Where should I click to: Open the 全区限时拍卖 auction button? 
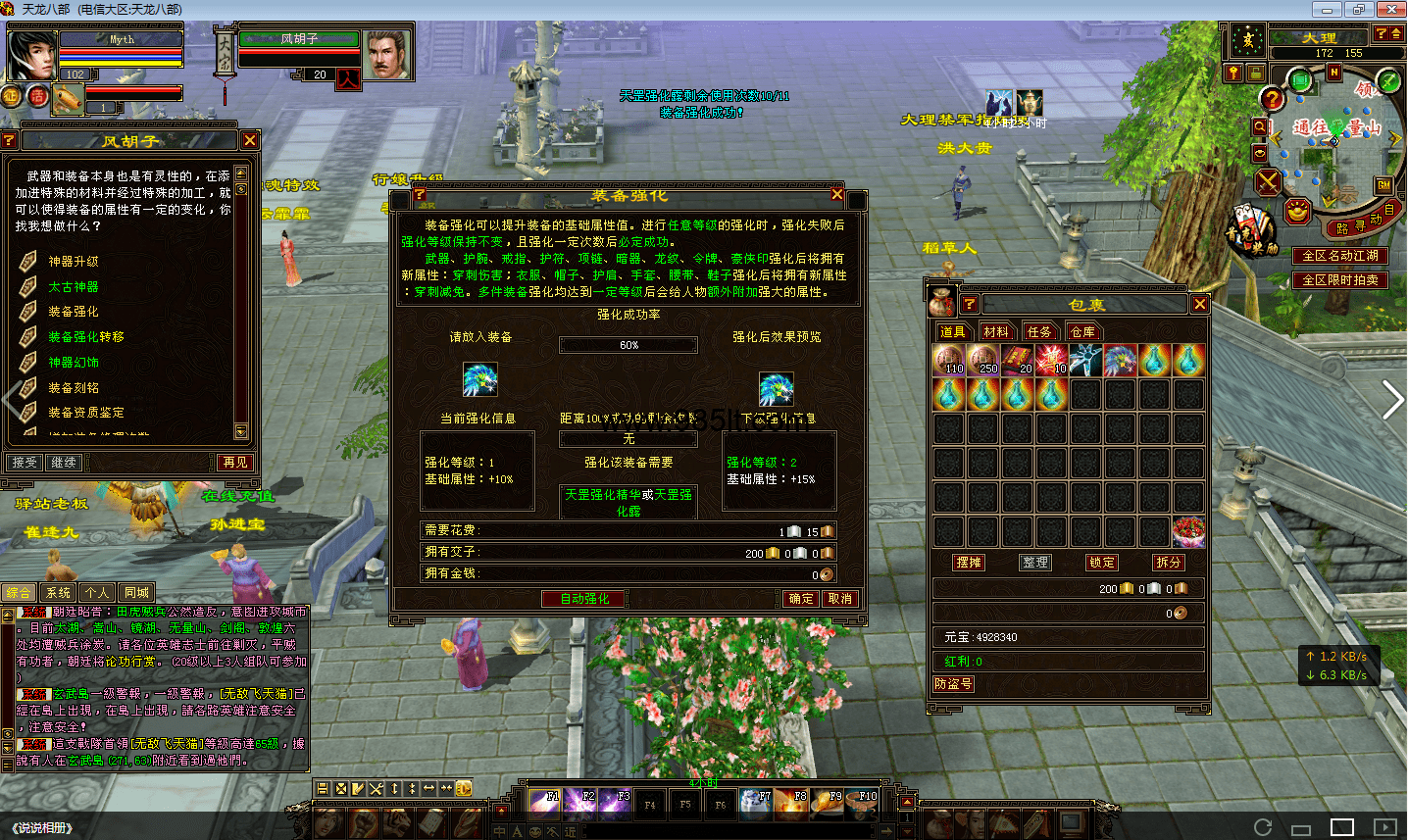click(x=1340, y=280)
